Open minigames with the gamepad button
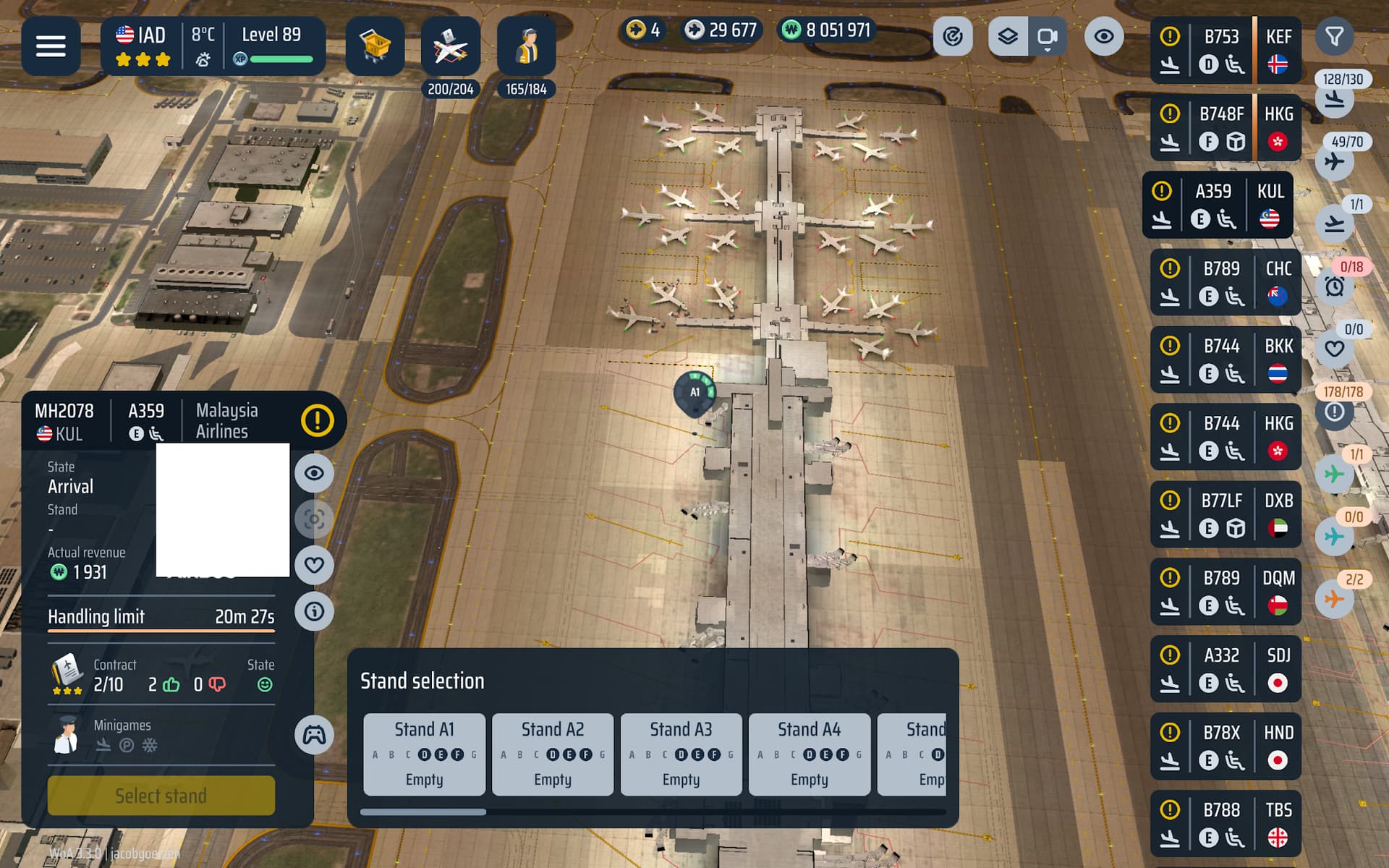 click(x=314, y=736)
